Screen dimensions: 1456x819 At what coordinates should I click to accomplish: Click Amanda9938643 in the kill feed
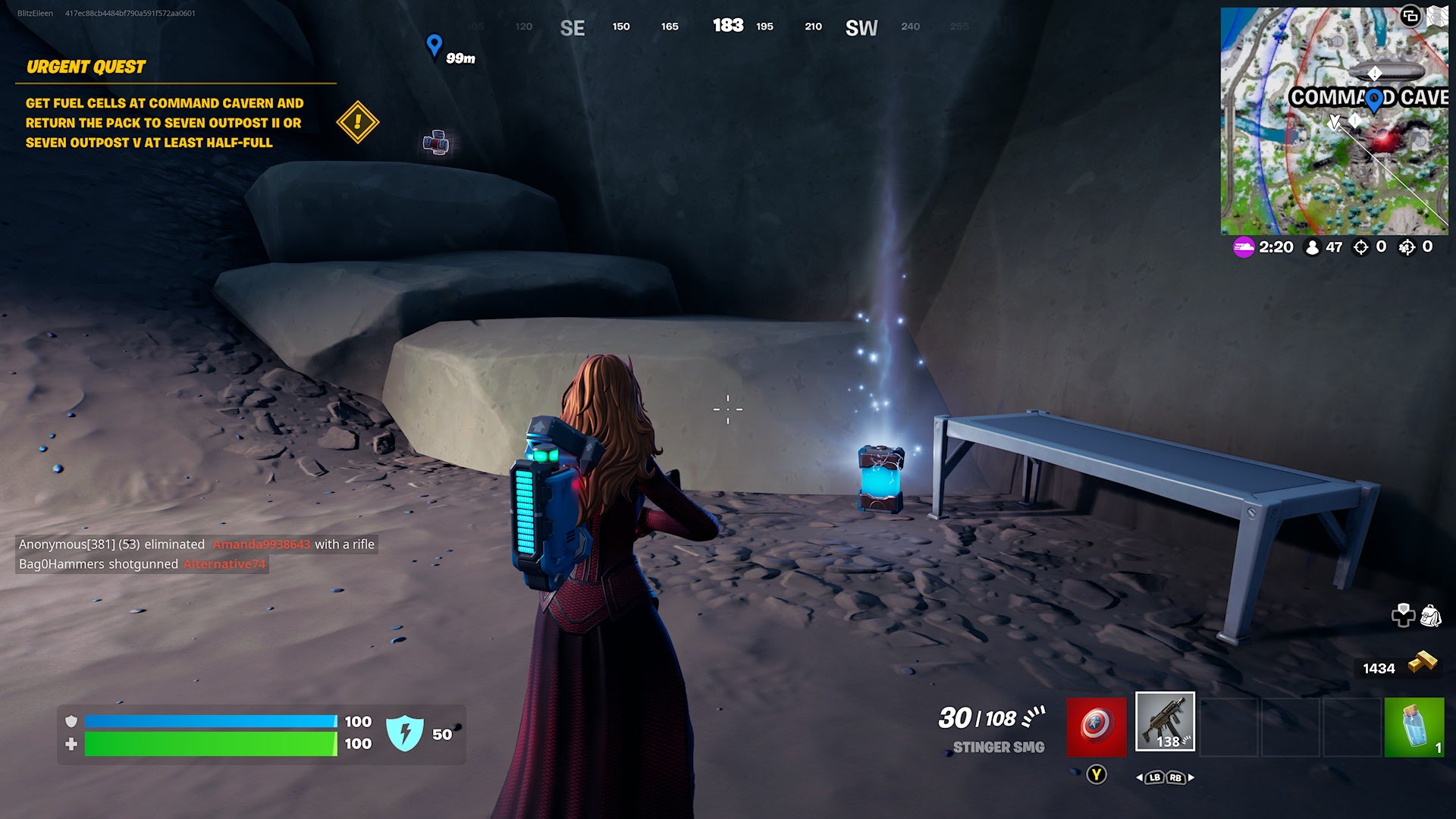[x=261, y=544]
